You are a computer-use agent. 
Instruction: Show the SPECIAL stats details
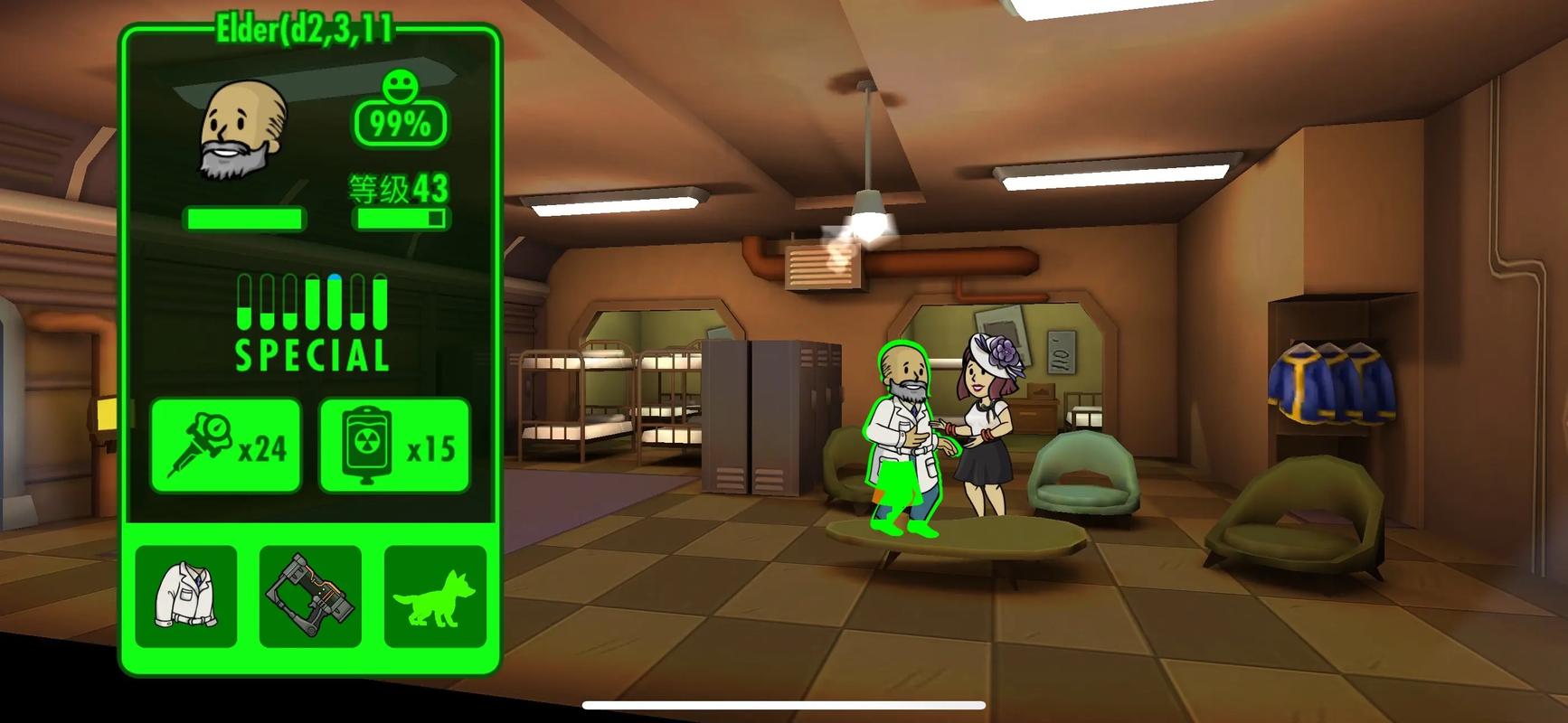(x=312, y=324)
